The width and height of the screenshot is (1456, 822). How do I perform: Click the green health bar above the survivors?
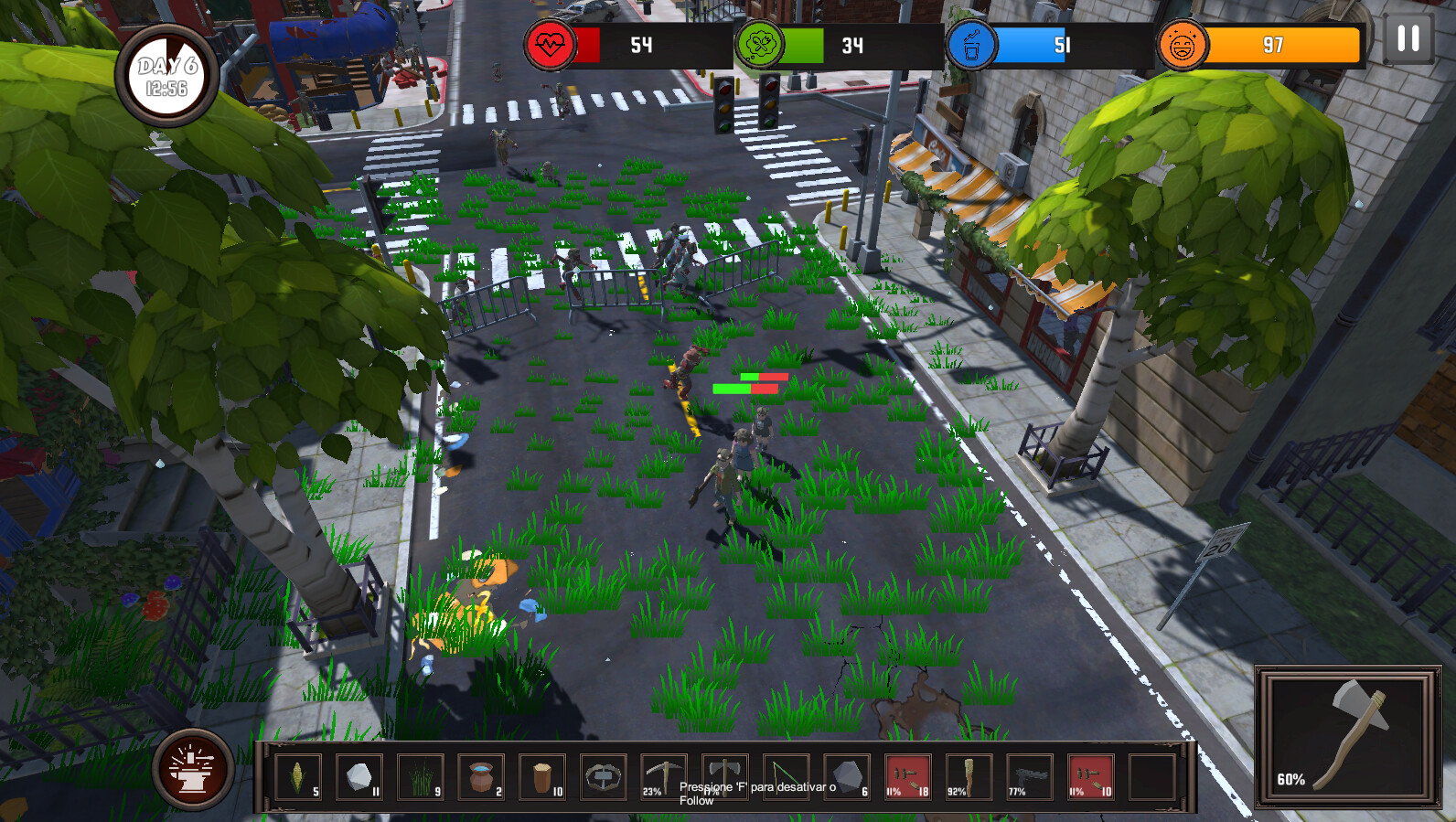(732, 389)
